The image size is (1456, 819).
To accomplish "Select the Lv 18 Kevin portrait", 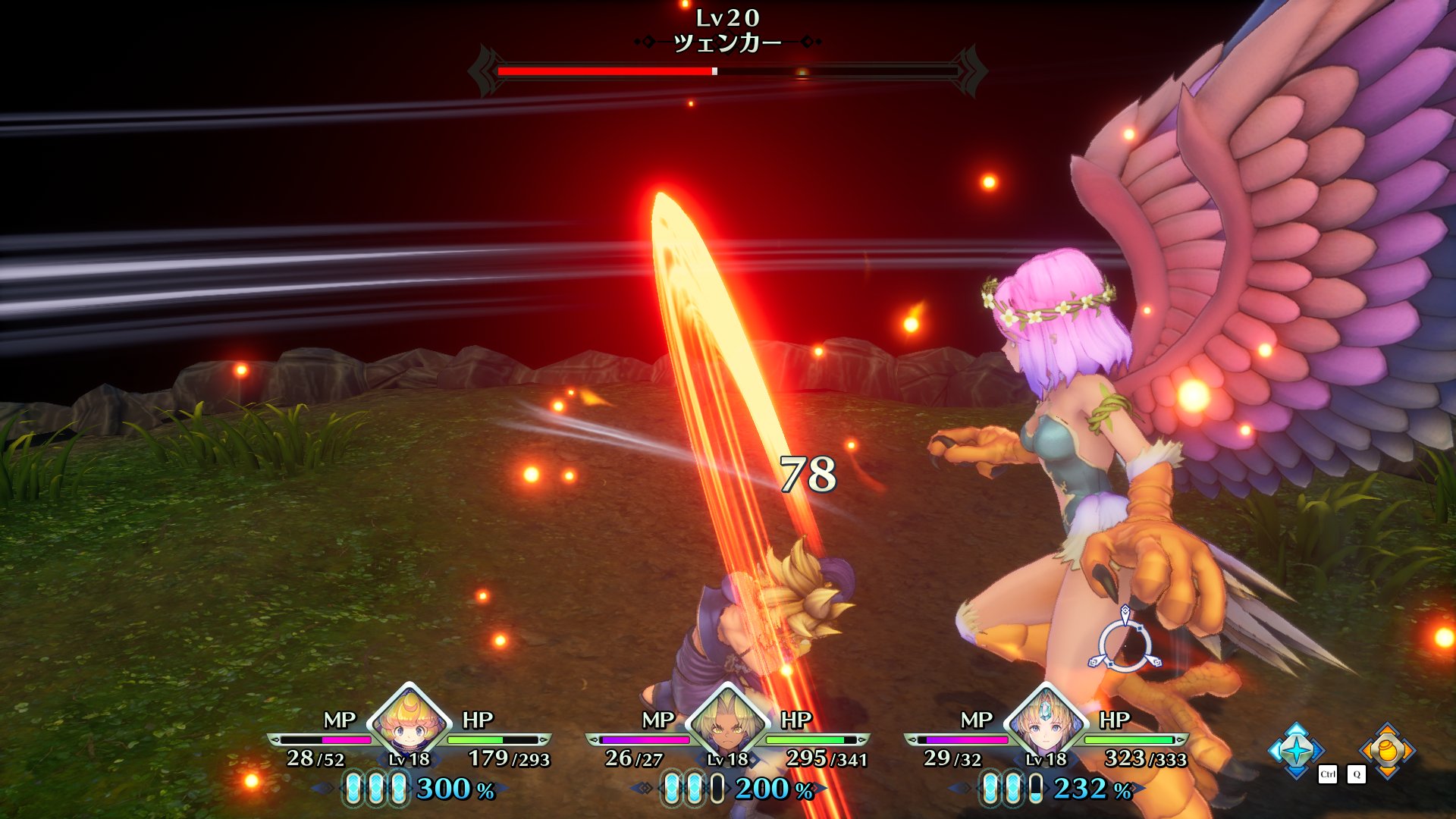I will (x=728, y=726).
